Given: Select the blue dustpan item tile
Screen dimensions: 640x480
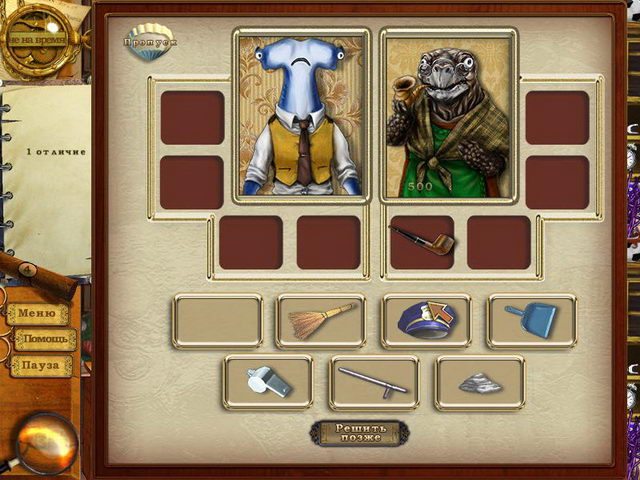Looking at the screenshot, I should coord(531,321).
